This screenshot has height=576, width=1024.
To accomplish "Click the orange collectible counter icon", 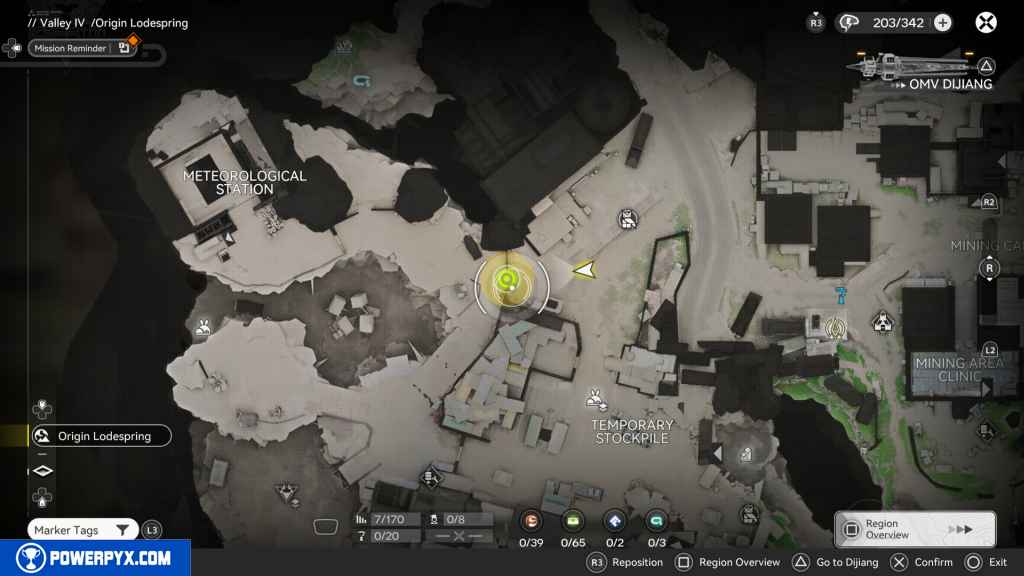I will tap(532, 520).
